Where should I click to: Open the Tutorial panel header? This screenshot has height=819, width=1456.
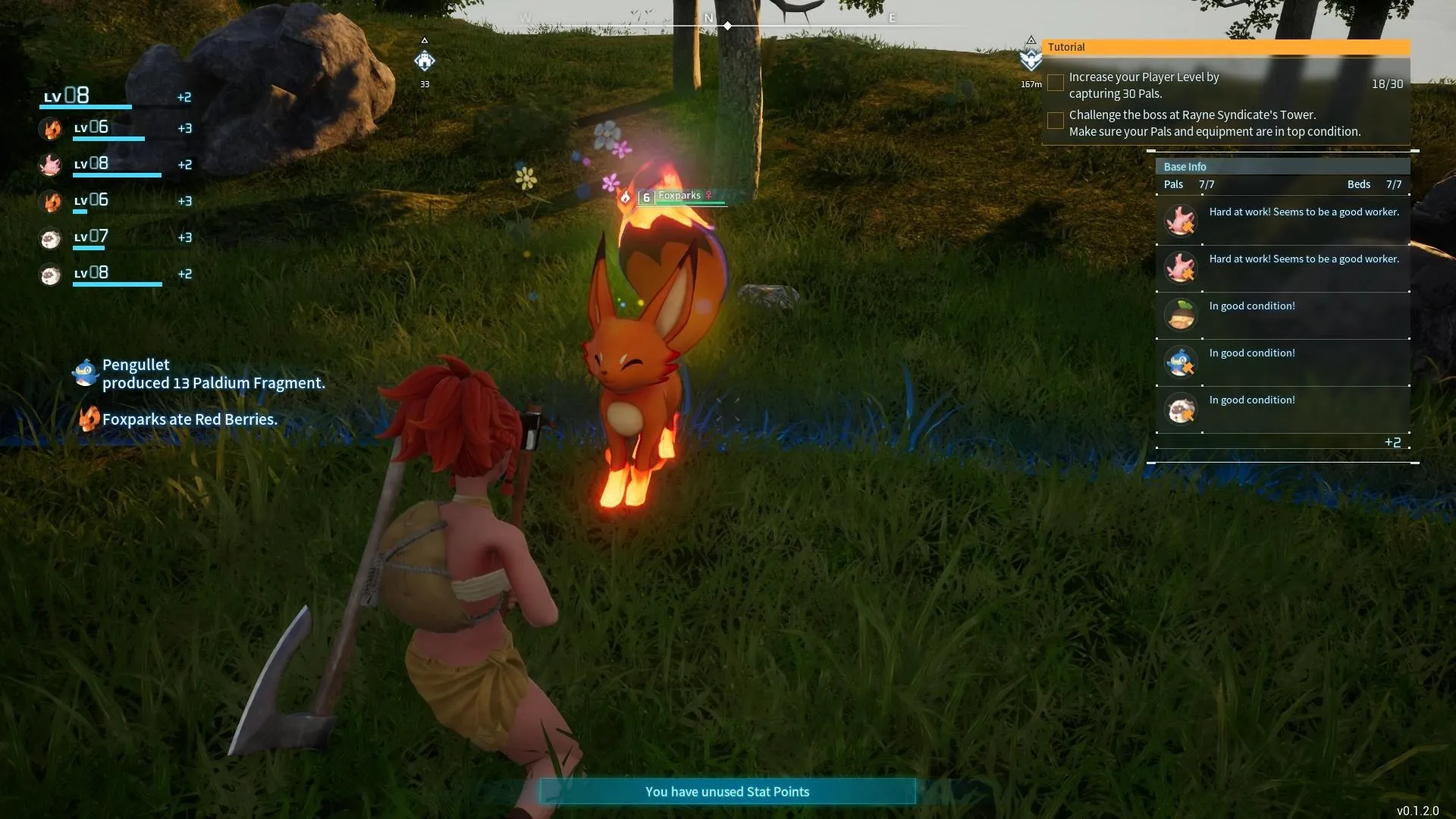click(1225, 47)
